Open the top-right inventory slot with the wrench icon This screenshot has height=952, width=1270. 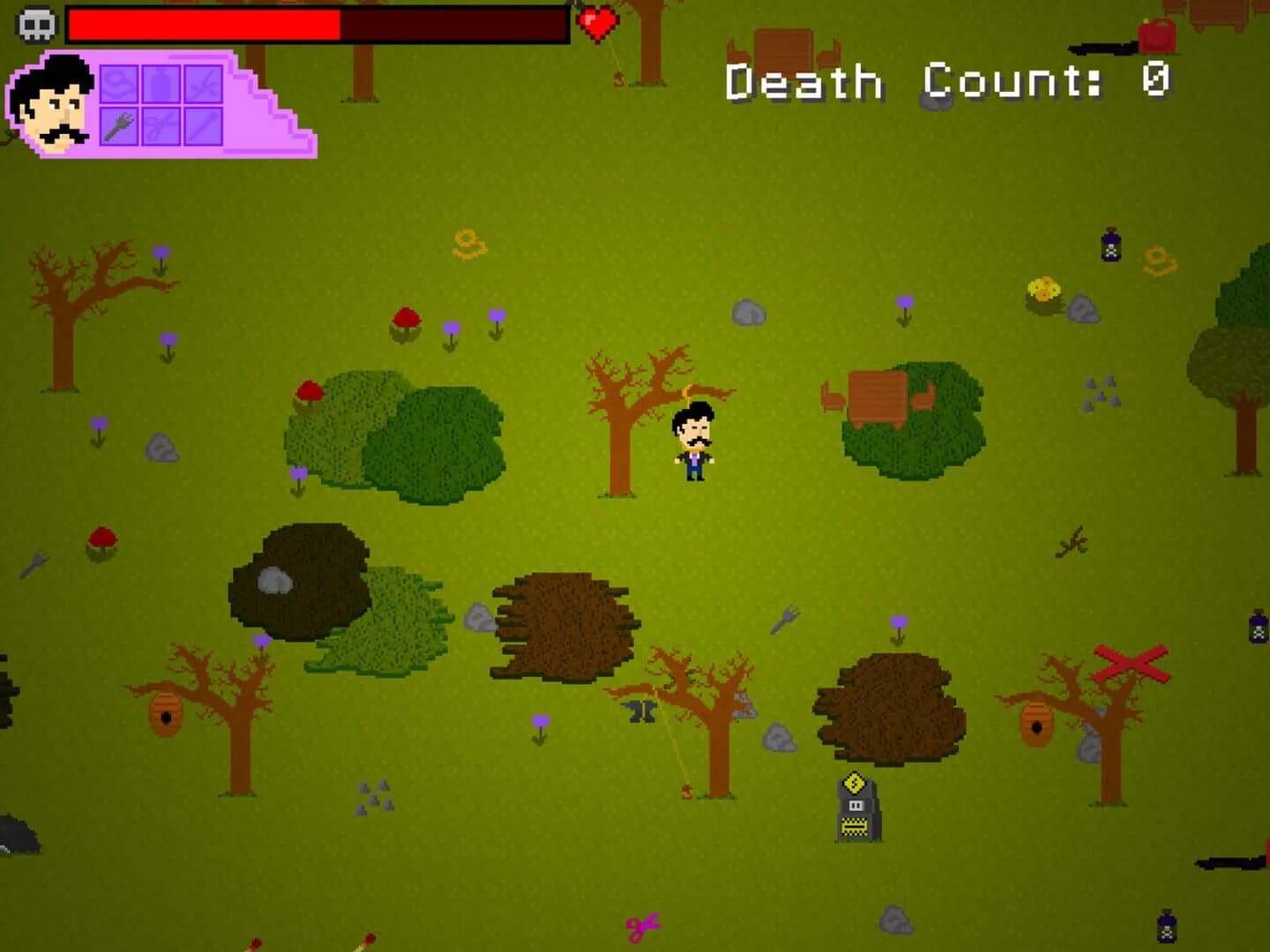(203, 84)
